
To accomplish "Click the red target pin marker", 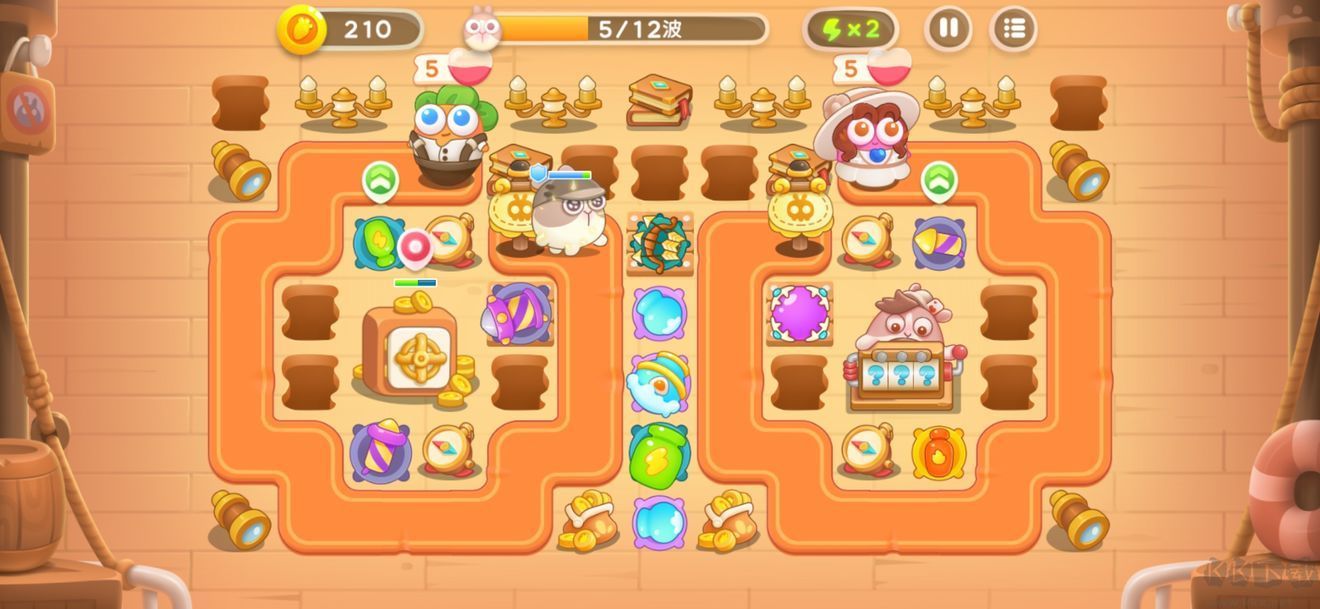I will tap(414, 246).
